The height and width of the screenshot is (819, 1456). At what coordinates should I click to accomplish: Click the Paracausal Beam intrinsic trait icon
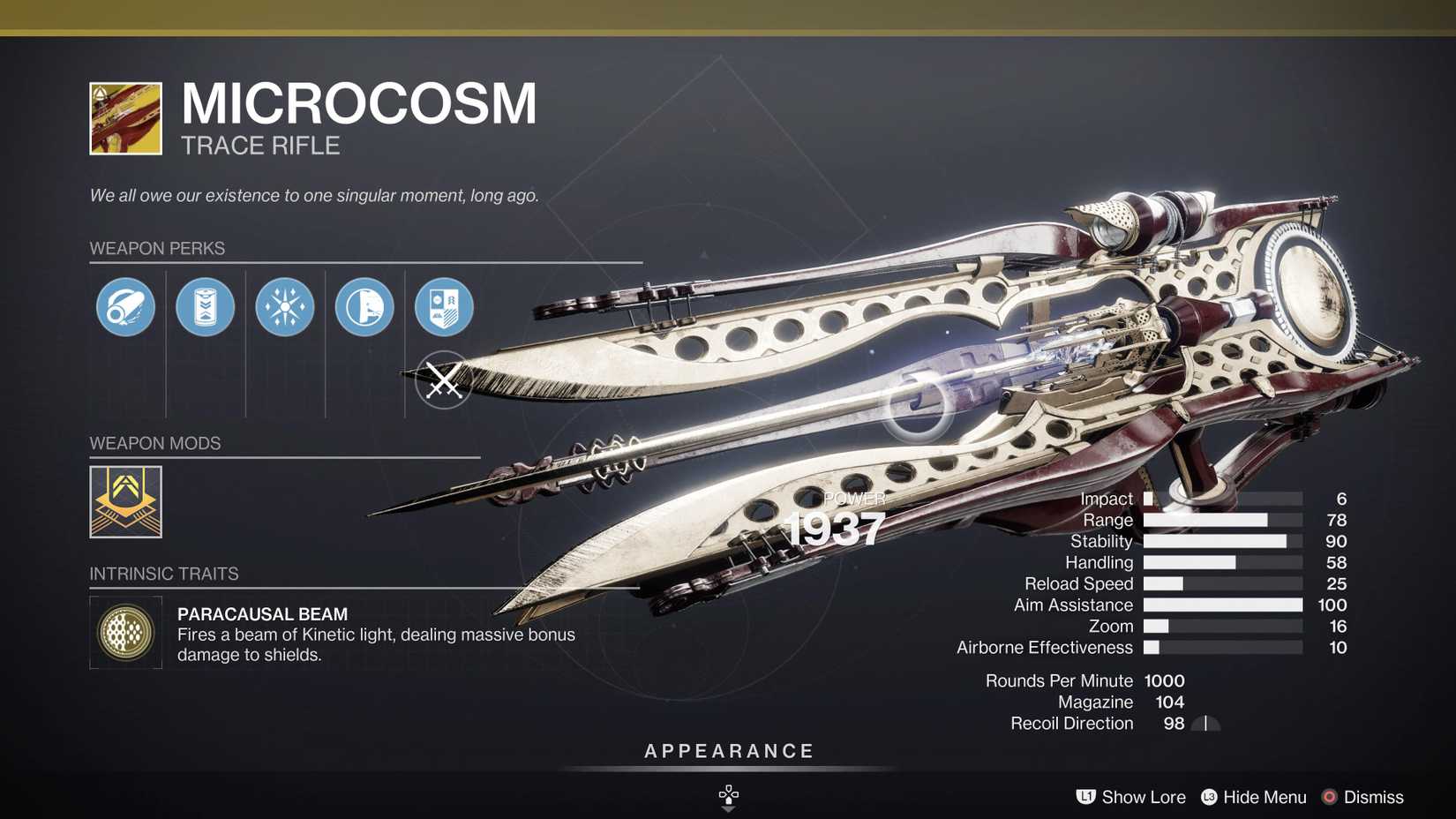coord(125,633)
